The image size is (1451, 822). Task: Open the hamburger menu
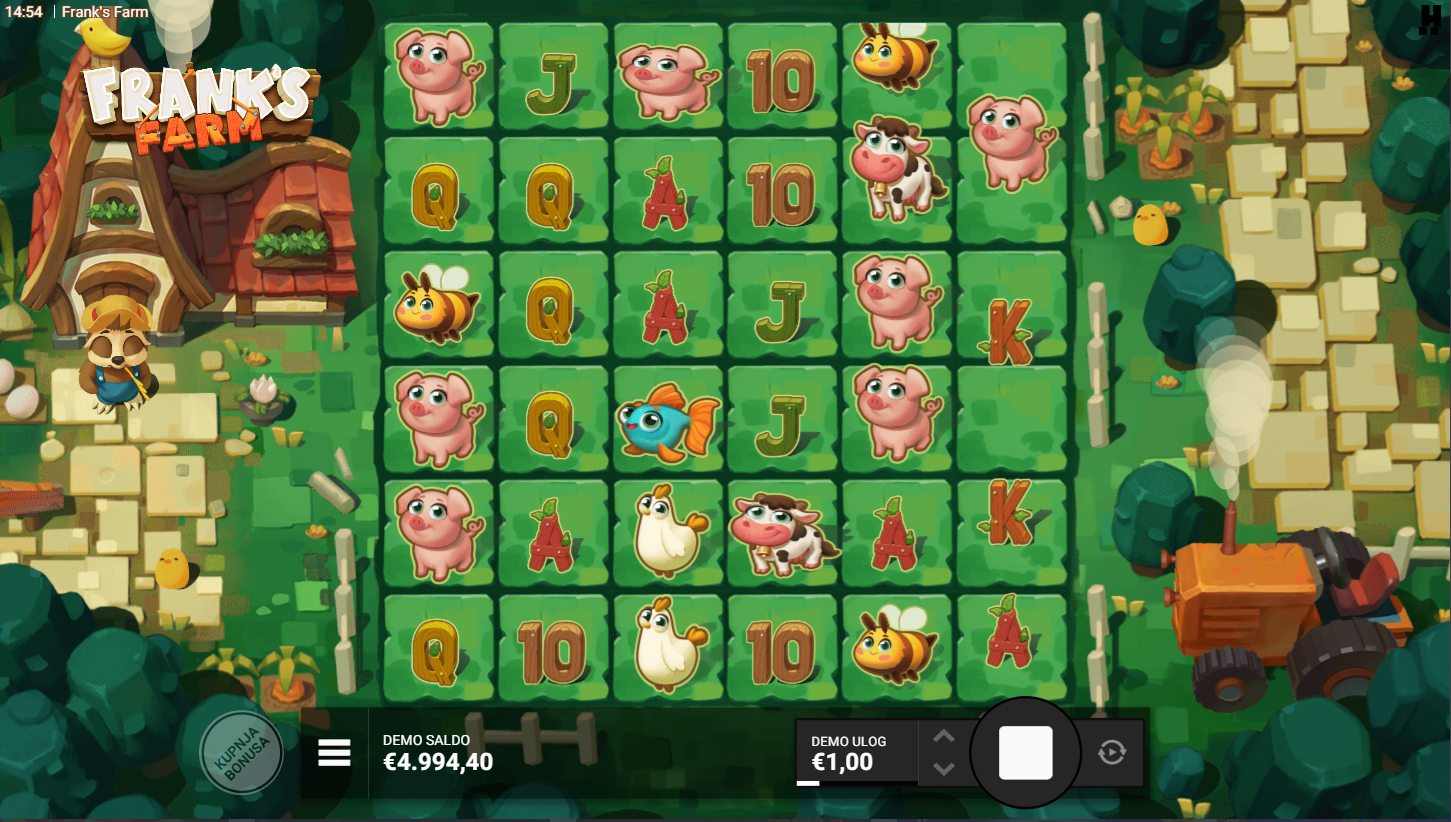click(334, 753)
